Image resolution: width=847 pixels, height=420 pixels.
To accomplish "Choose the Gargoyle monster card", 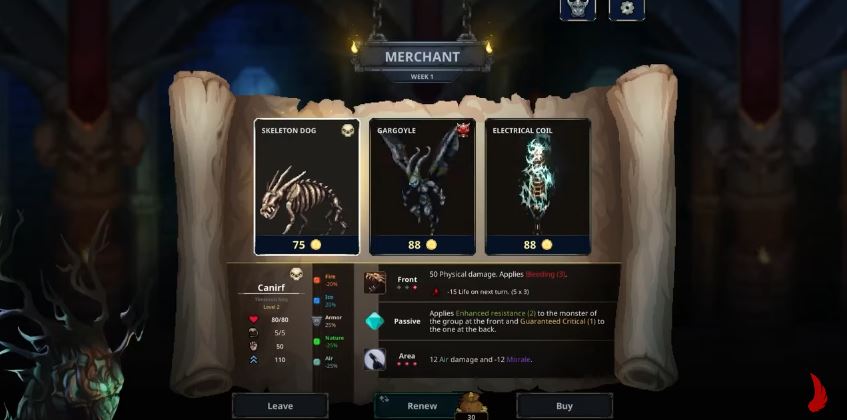I will [x=422, y=186].
